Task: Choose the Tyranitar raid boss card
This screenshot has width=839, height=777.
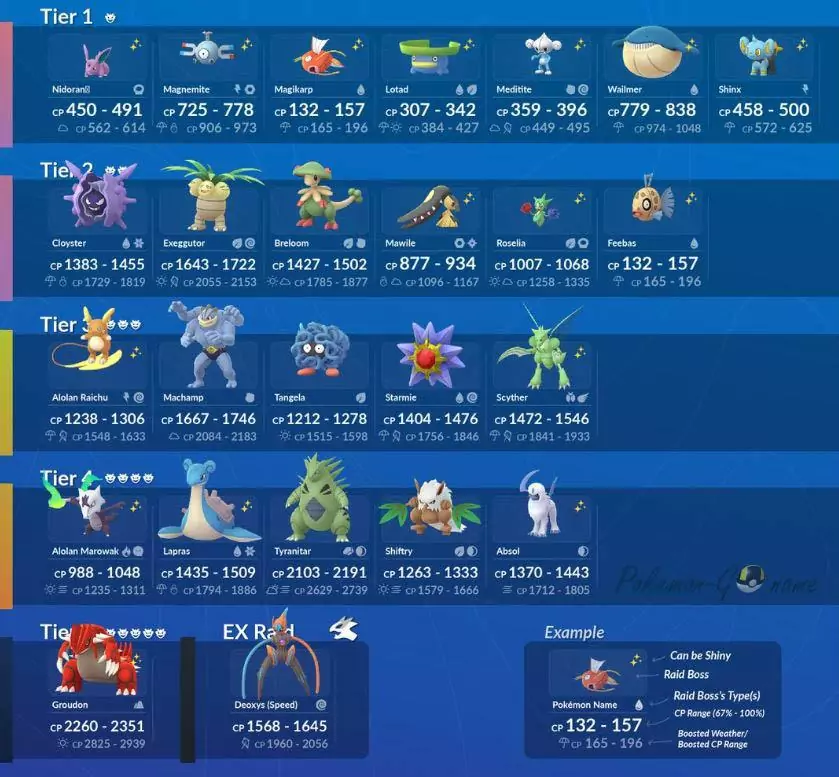Action: click(x=319, y=550)
